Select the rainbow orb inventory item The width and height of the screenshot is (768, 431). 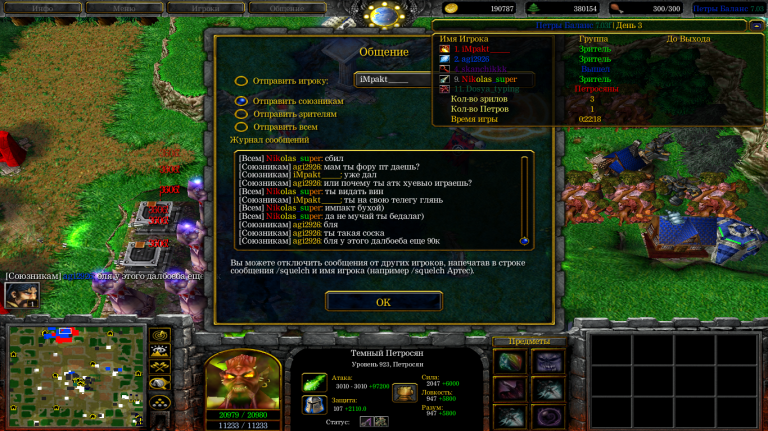pyautogui.click(x=509, y=362)
